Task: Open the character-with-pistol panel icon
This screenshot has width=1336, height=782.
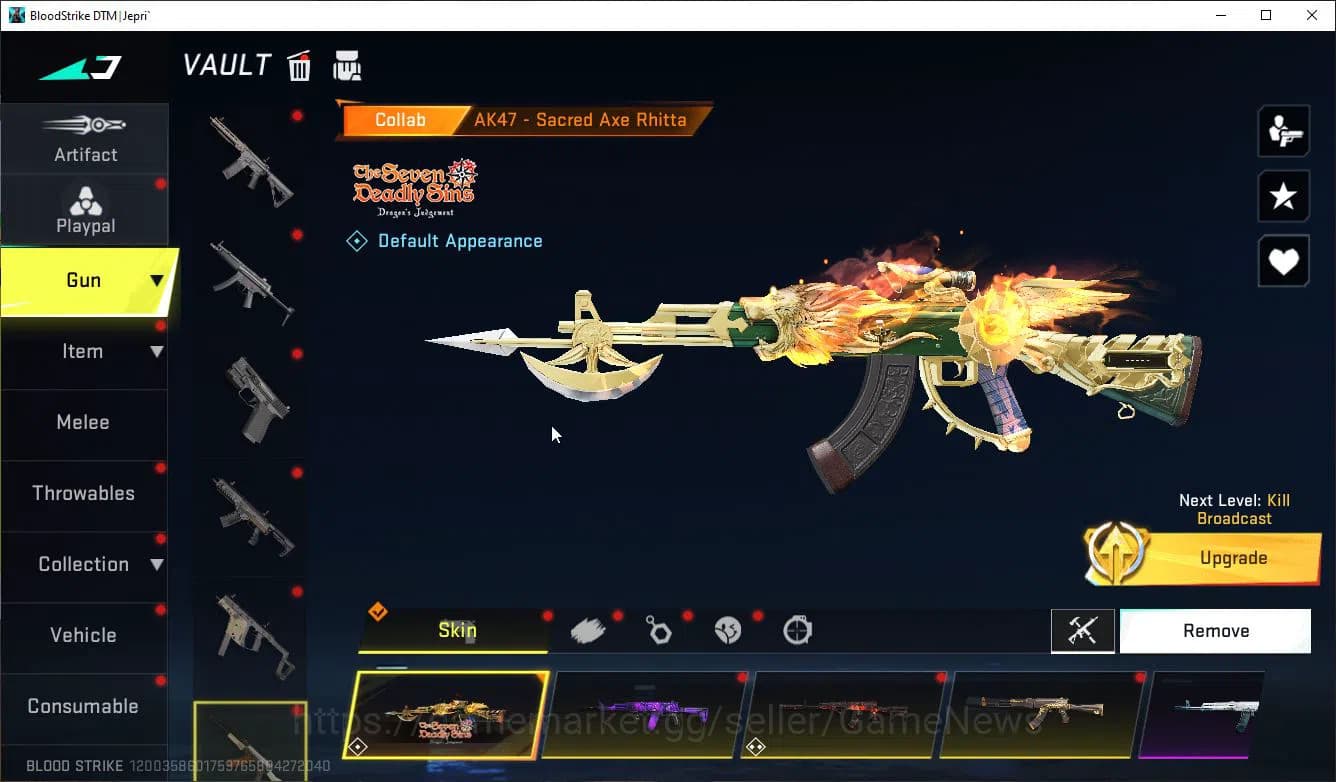Action: point(1283,131)
